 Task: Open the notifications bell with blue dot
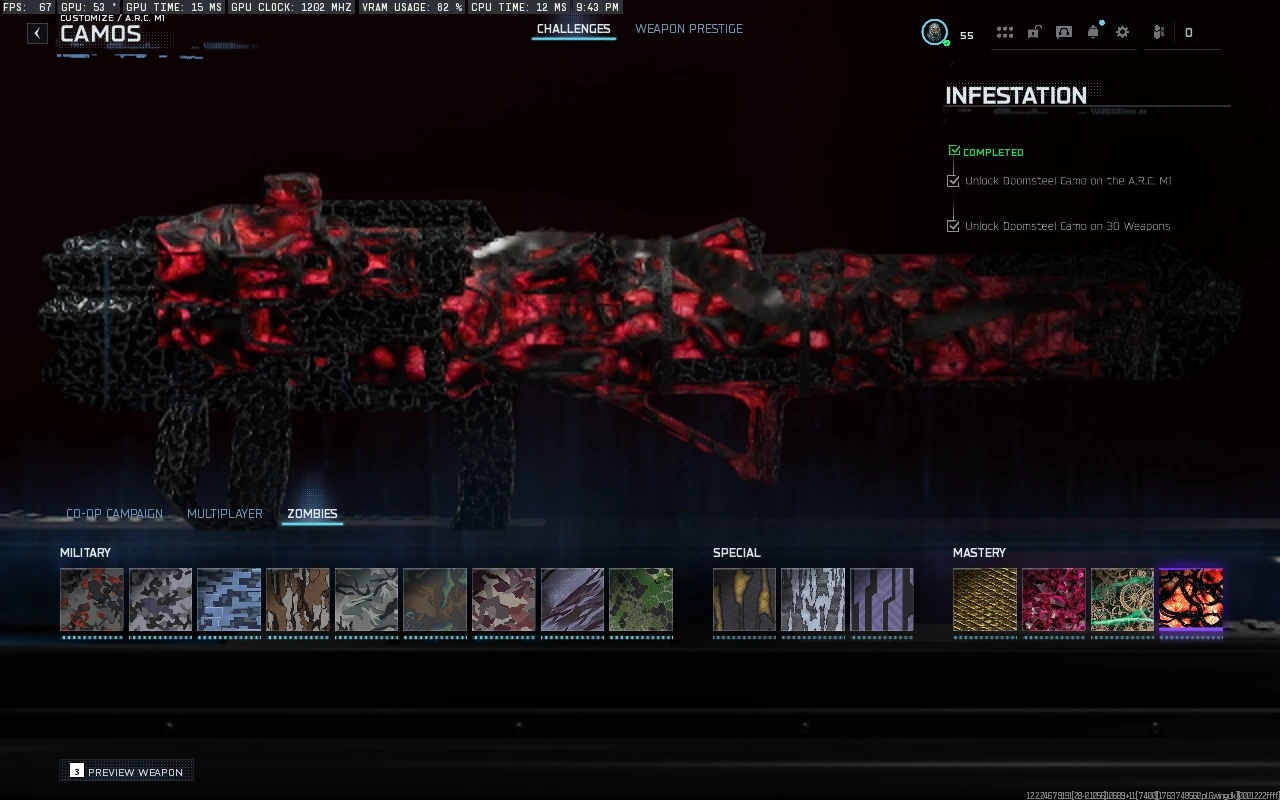click(1093, 32)
